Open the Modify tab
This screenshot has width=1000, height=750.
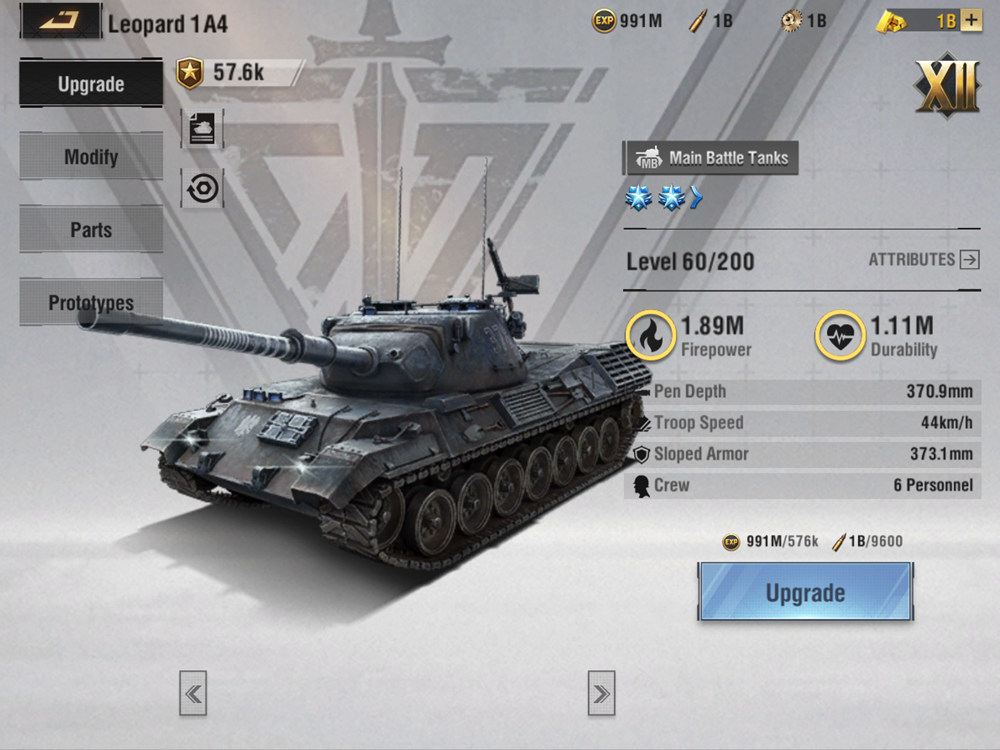[x=91, y=157]
